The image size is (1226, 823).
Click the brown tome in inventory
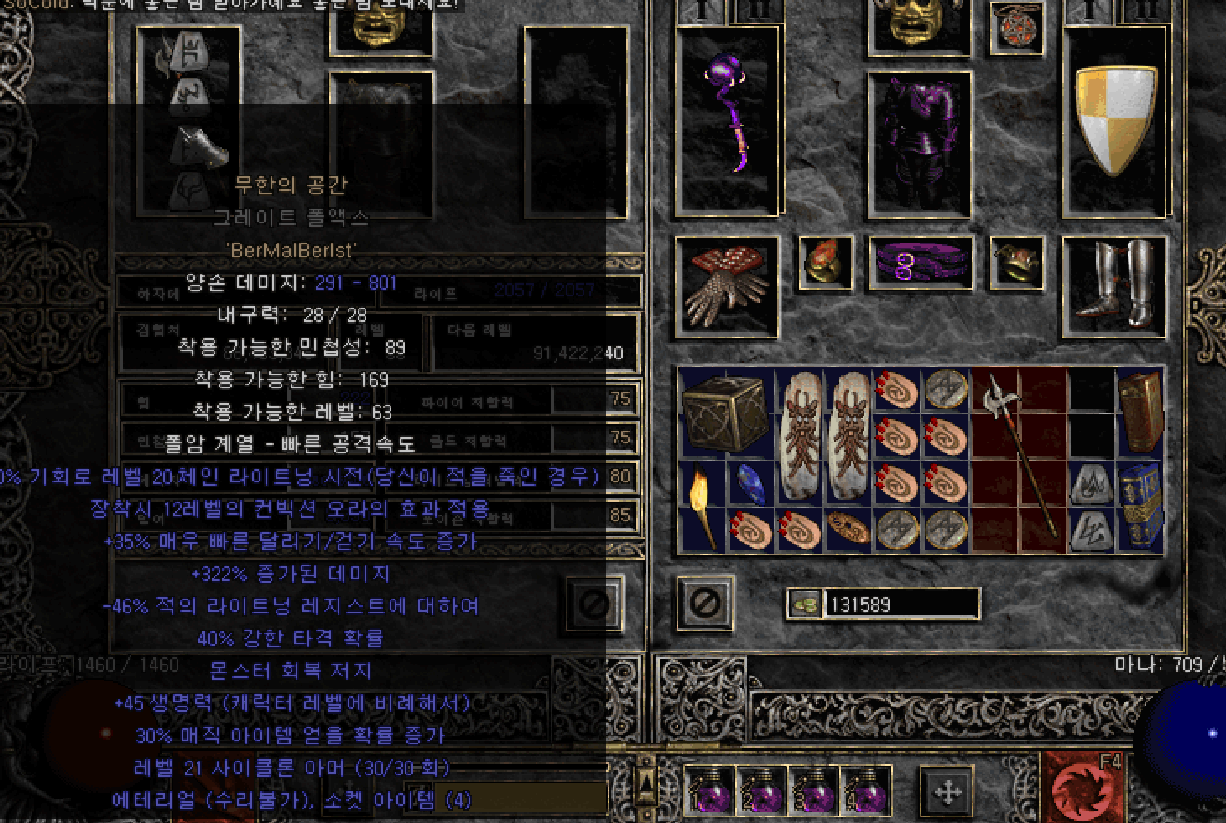coord(1139,410)
